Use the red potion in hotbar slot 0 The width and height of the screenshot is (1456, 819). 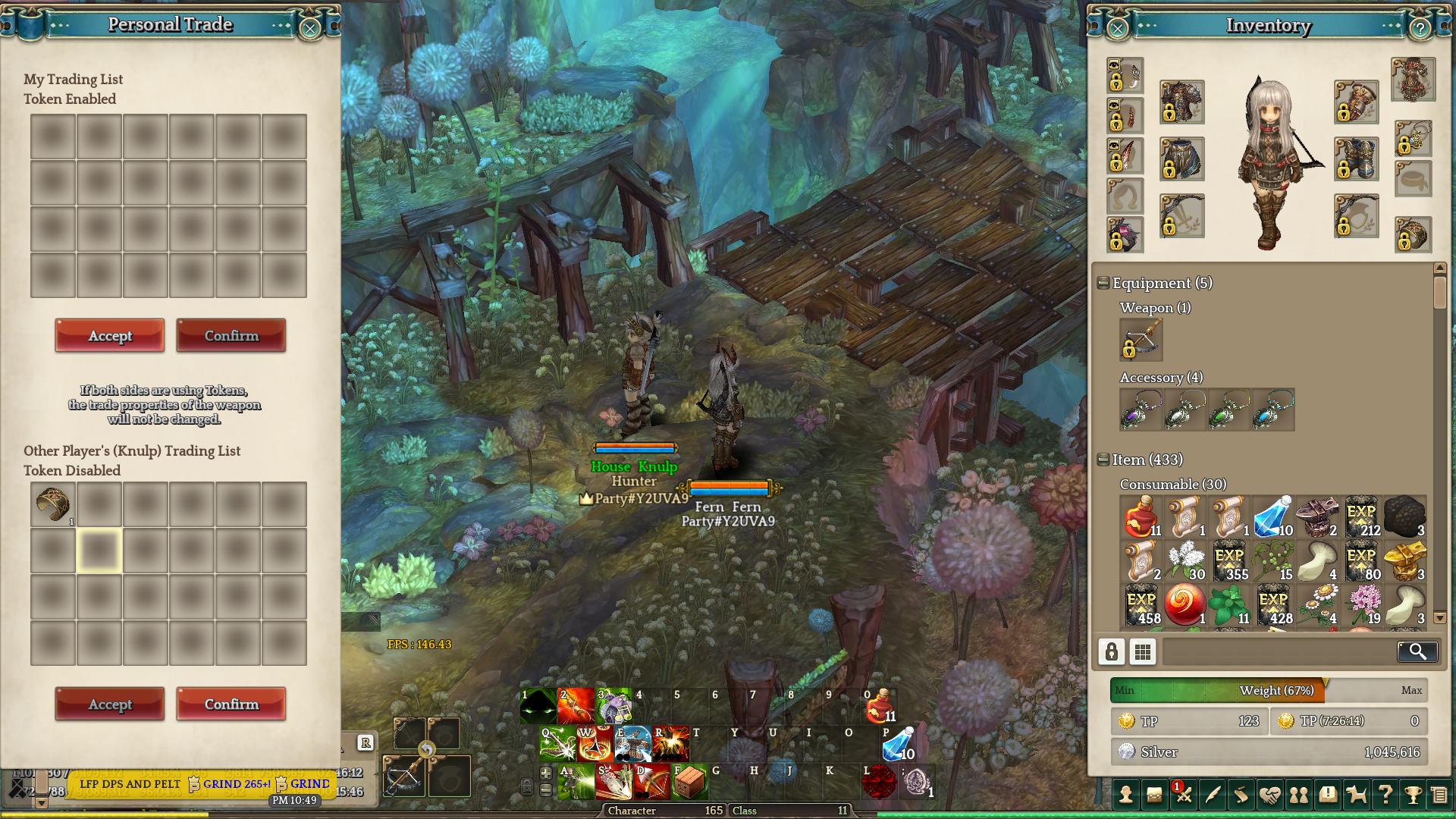coord(880,706)
